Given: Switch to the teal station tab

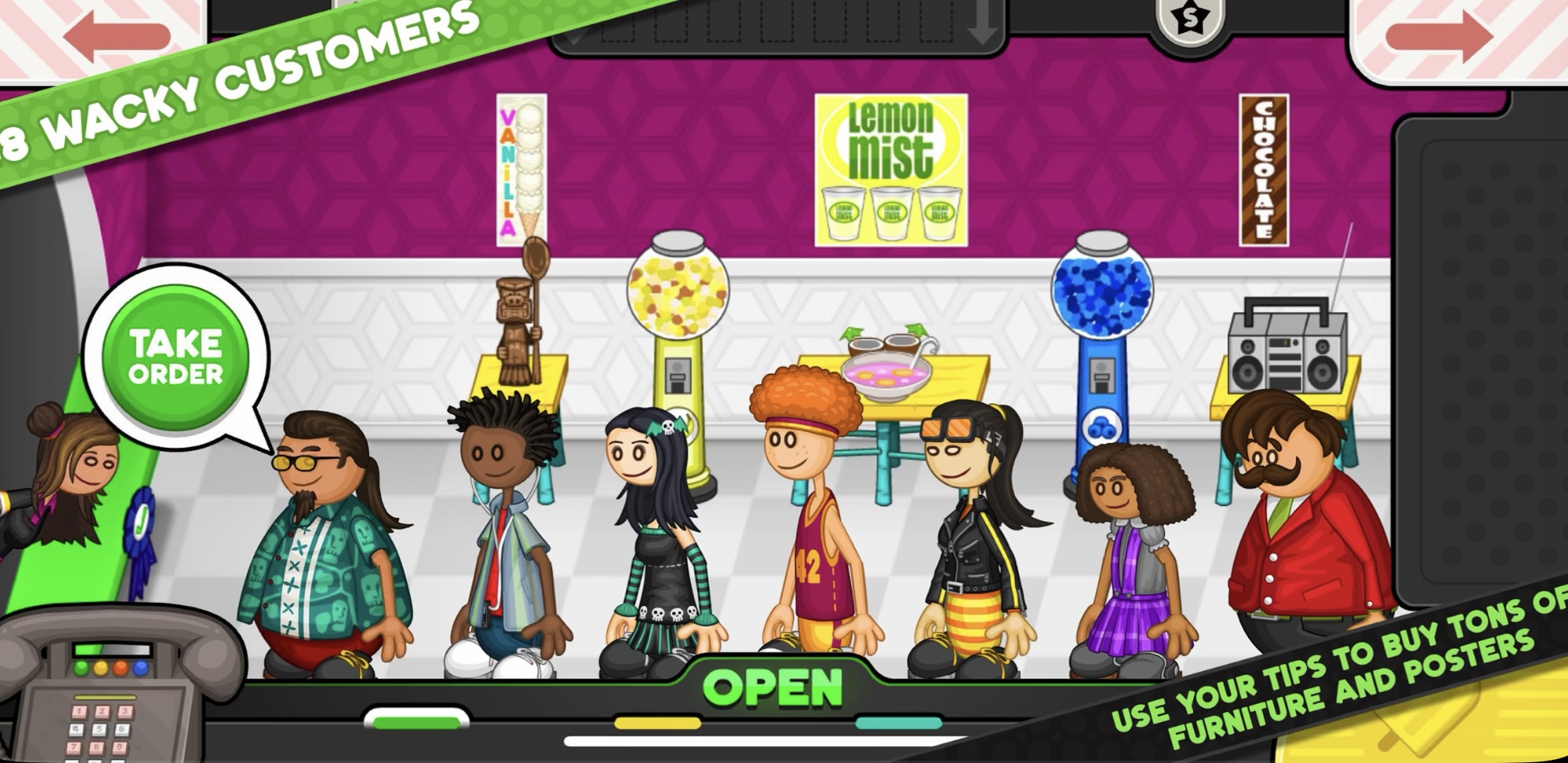Looking at the screenshot, I should pos(898,722).
